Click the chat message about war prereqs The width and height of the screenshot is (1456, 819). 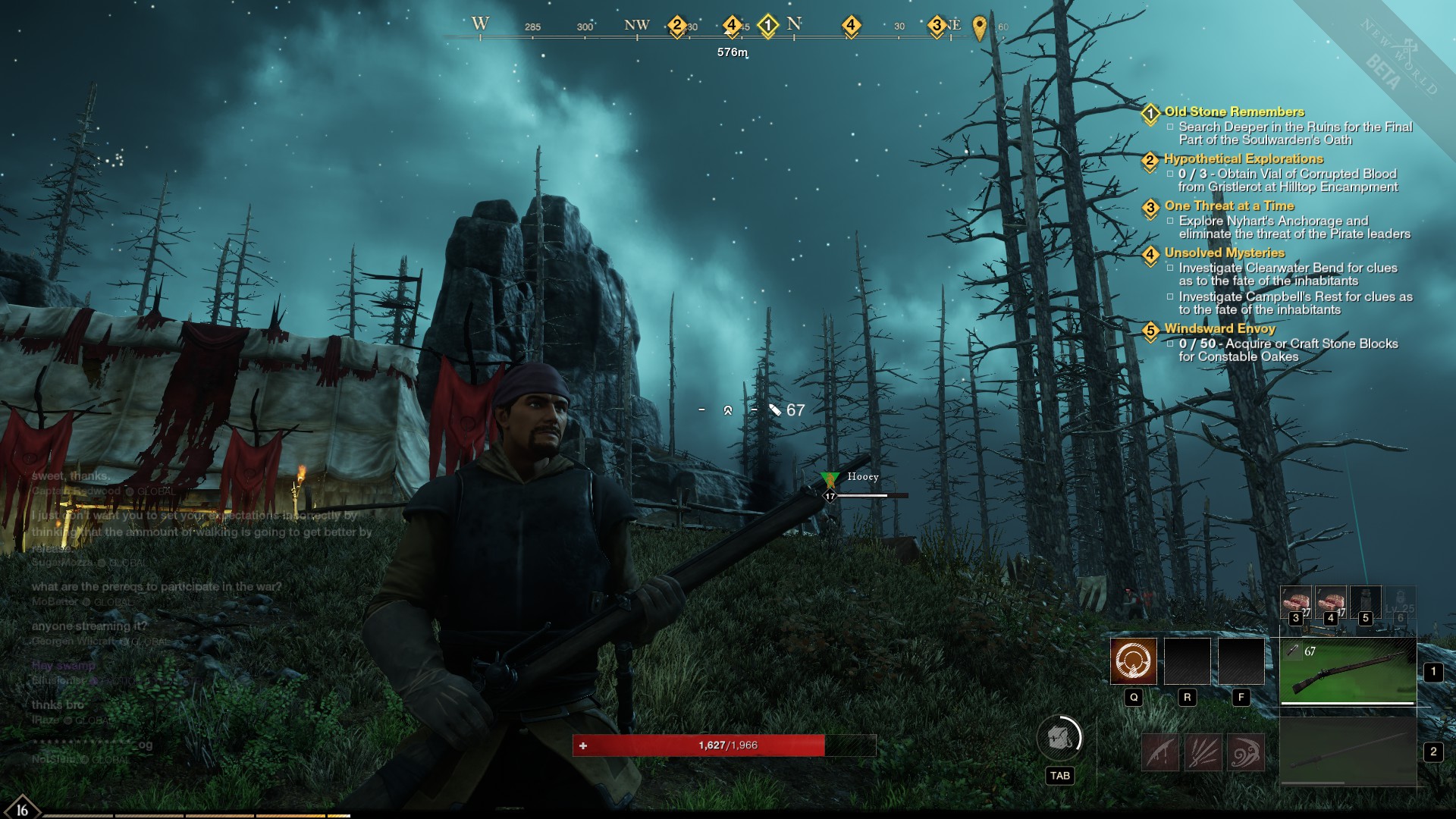(x=156, y=586)
